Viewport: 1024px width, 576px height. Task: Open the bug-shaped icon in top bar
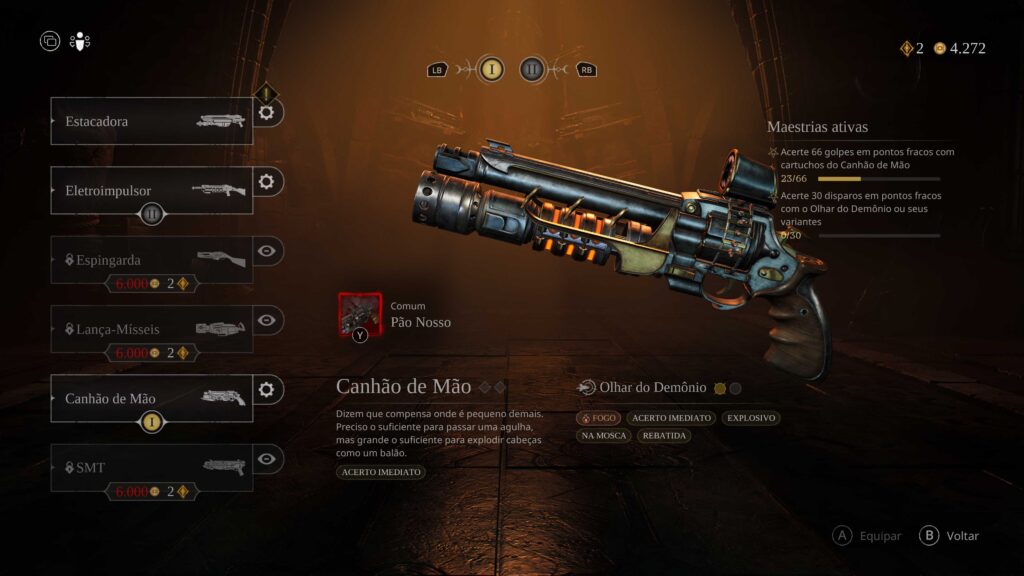80,42
